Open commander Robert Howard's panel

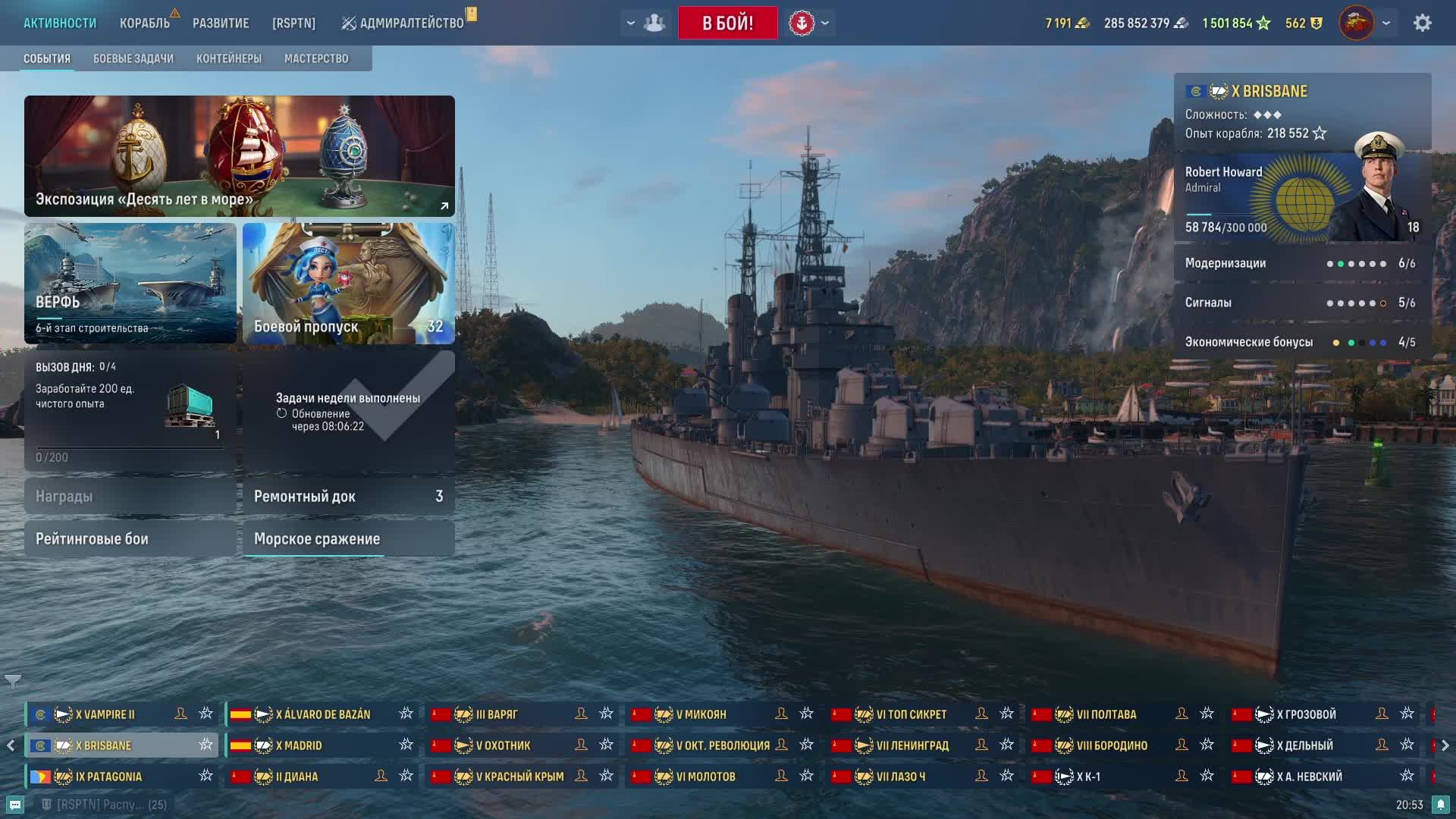[x=1301, y=197]
